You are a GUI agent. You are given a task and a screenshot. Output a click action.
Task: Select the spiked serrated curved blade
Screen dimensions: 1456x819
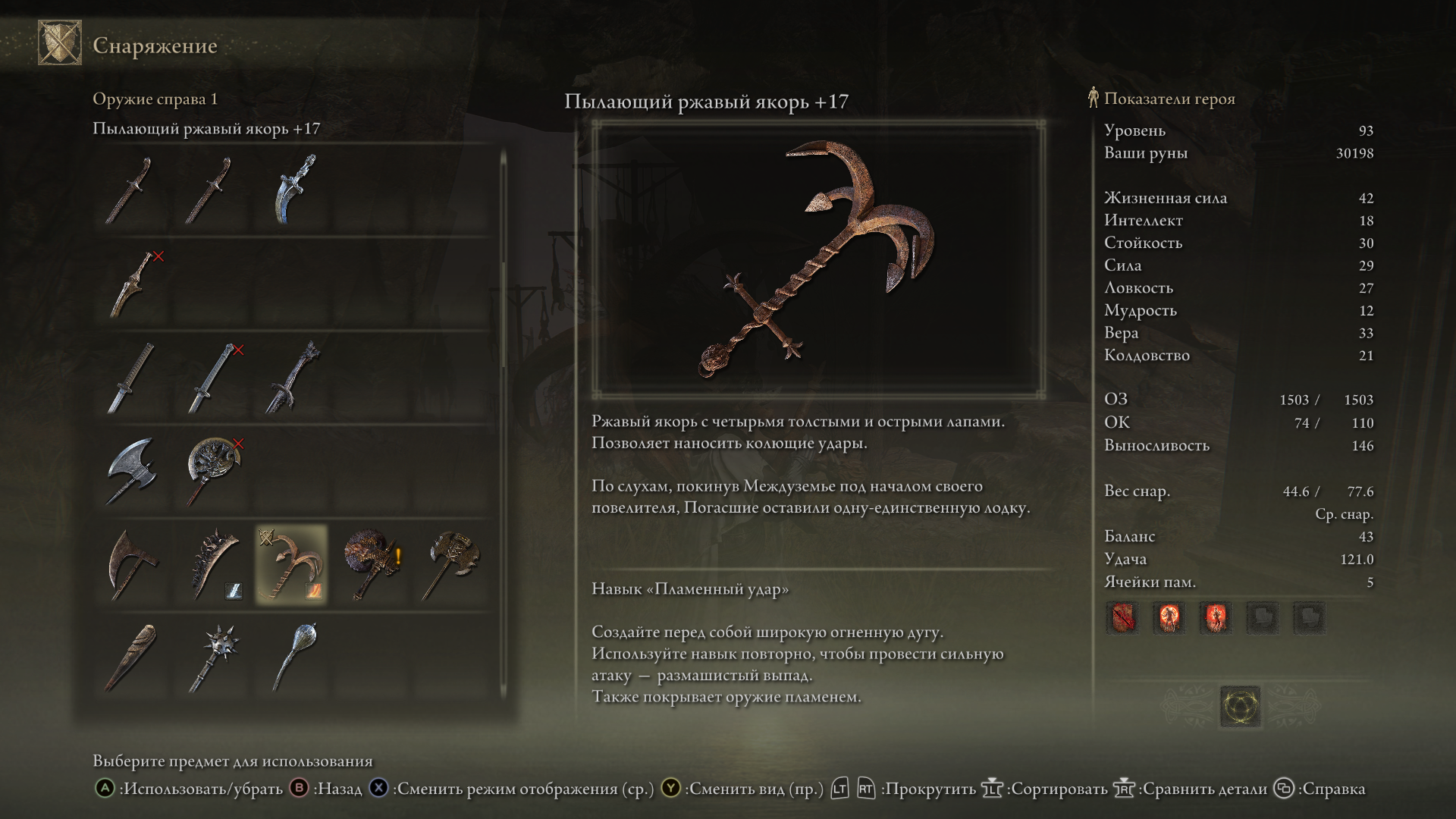pos(213,565)
